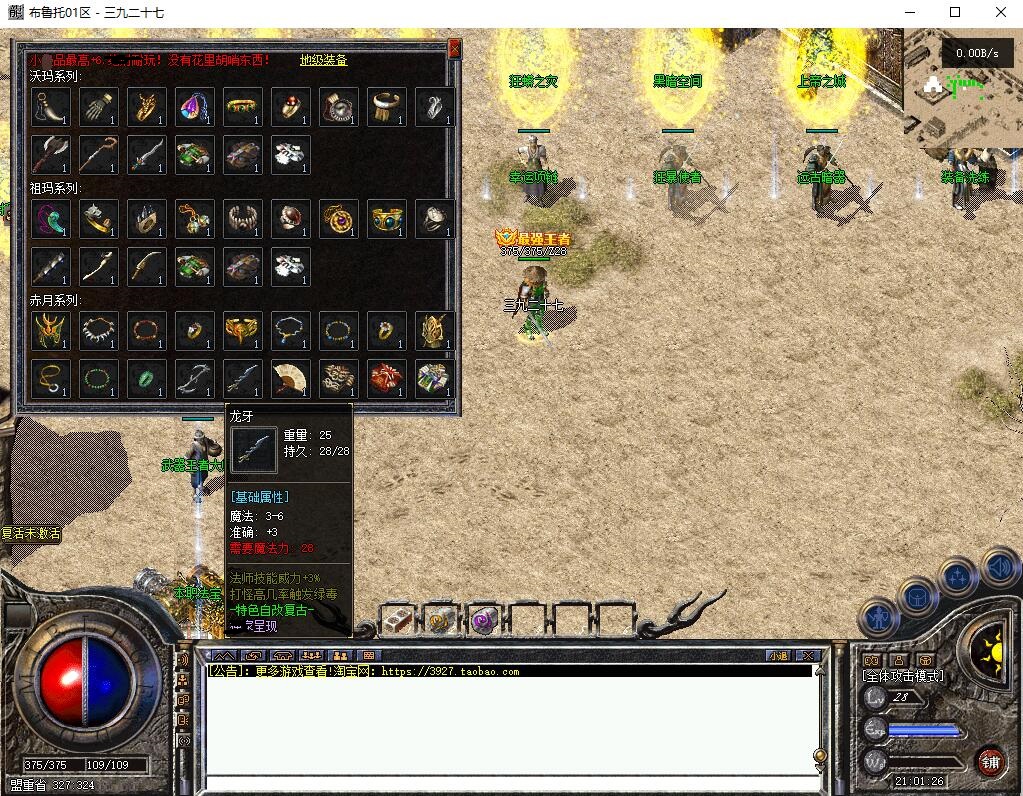
Task: Pick the red gift bundle slot
Action: pyautogui.click(x=387, y=378)
